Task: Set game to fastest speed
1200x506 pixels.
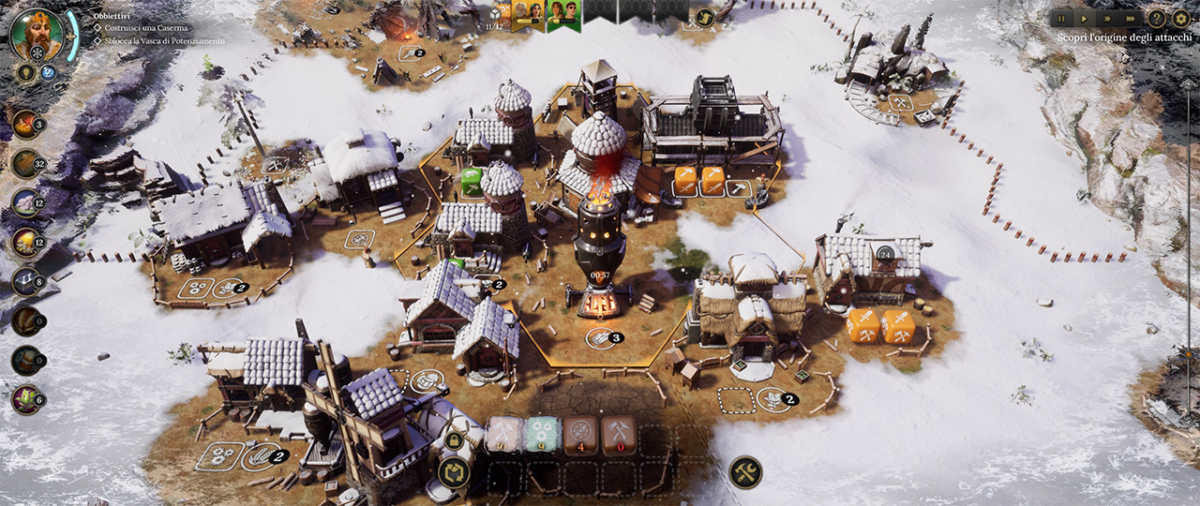Action: coord(1129,18)
